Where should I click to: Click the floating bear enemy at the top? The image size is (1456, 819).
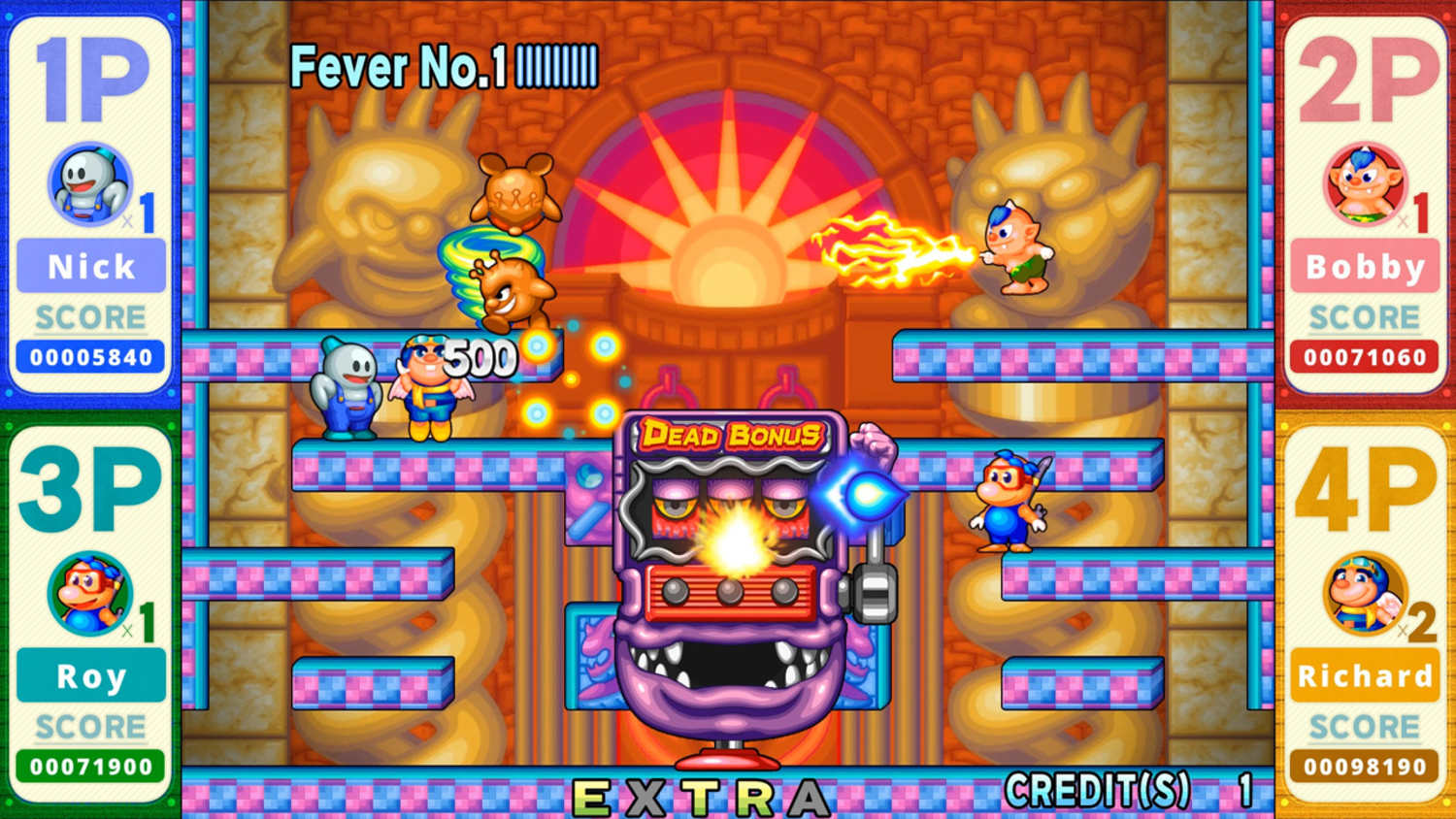[514, 194]
